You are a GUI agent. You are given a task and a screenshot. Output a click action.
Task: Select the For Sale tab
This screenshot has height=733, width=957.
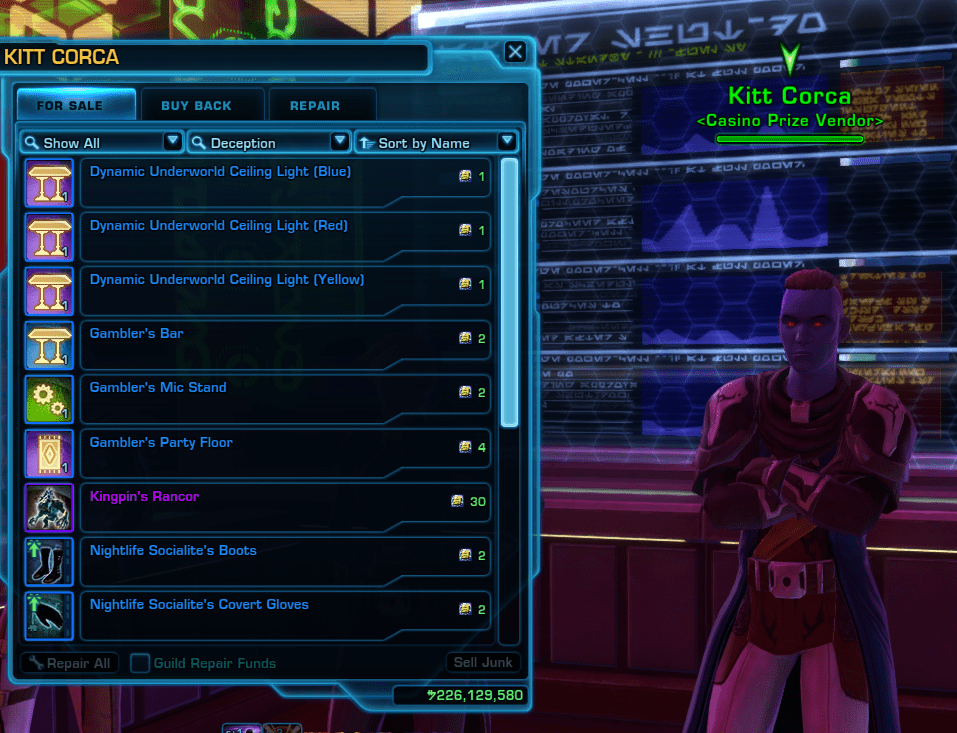coord(76,105)
